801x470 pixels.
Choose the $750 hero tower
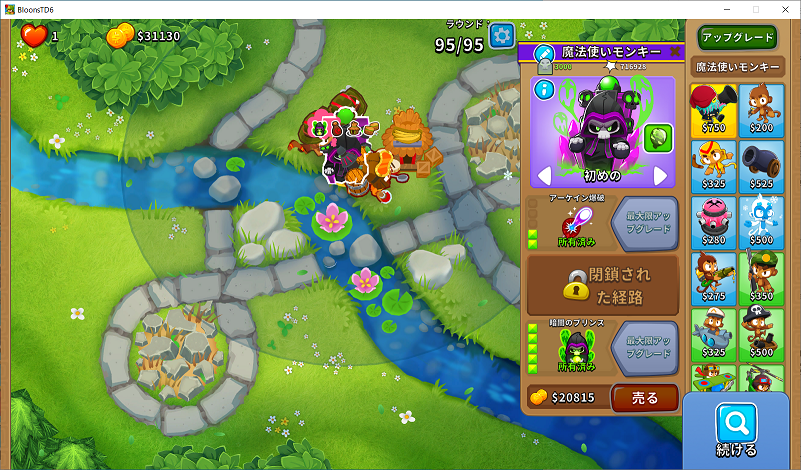[714, 110]
